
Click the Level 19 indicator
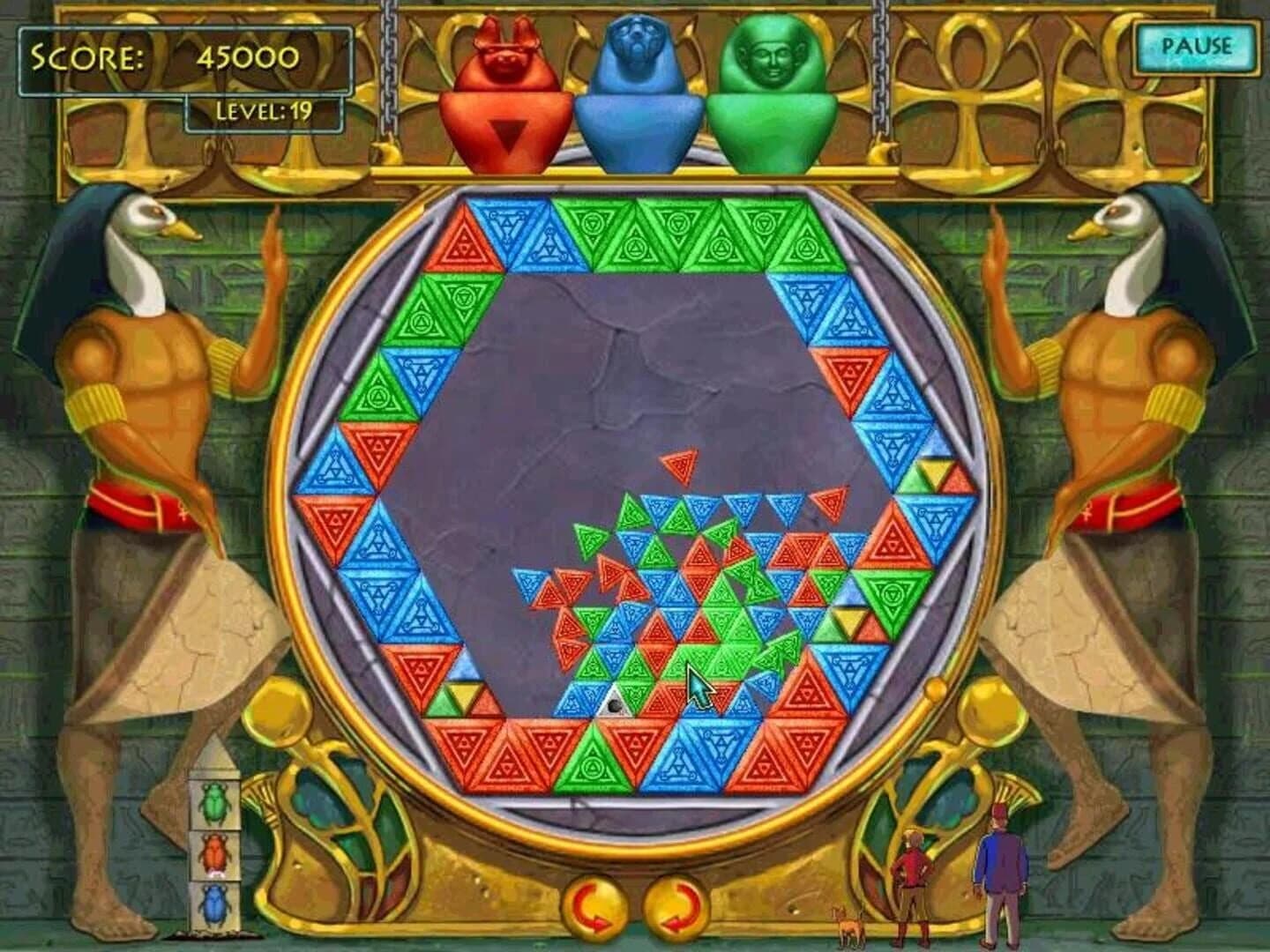coord(263,111)
